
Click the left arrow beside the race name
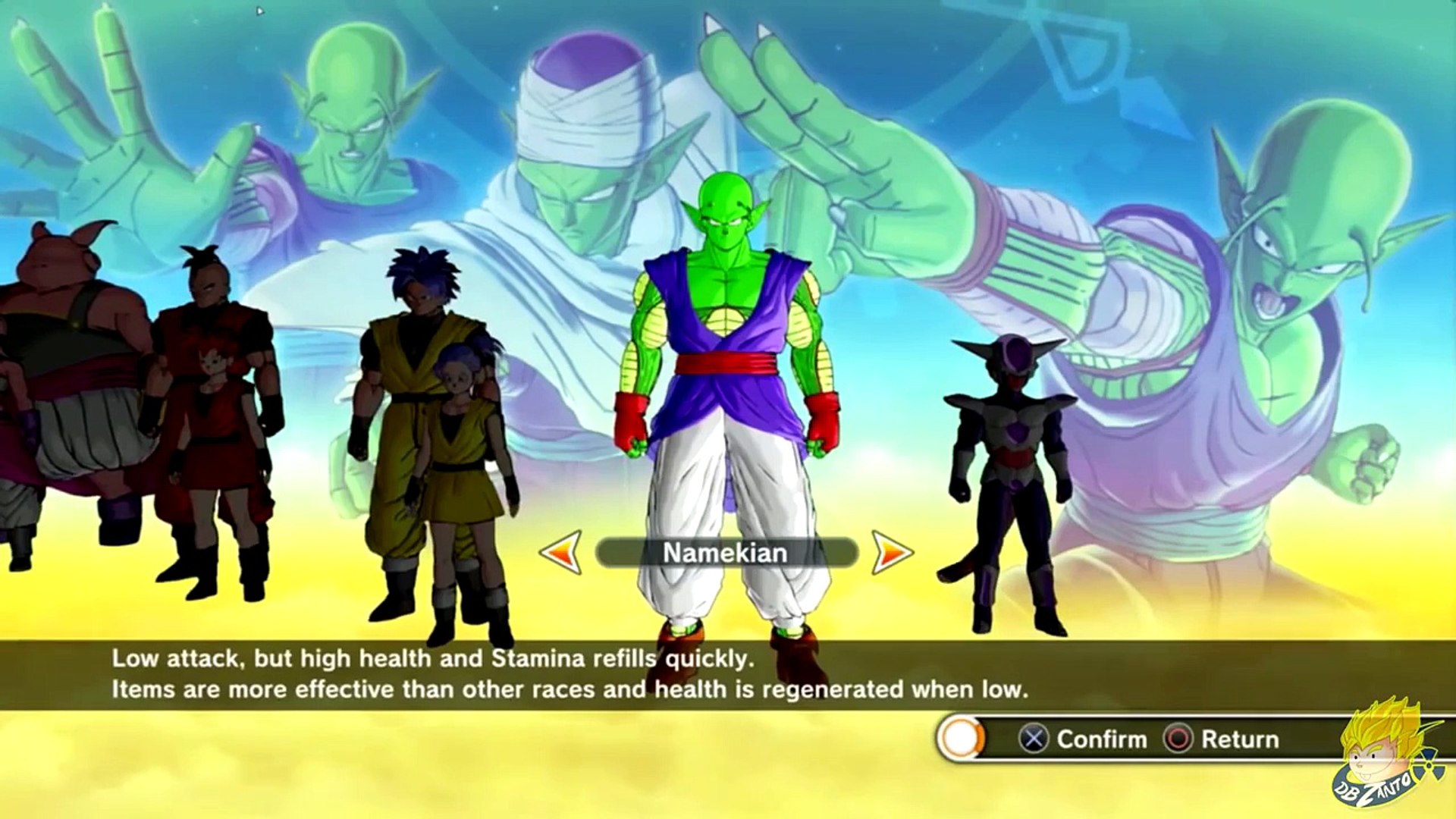(561, 552)
